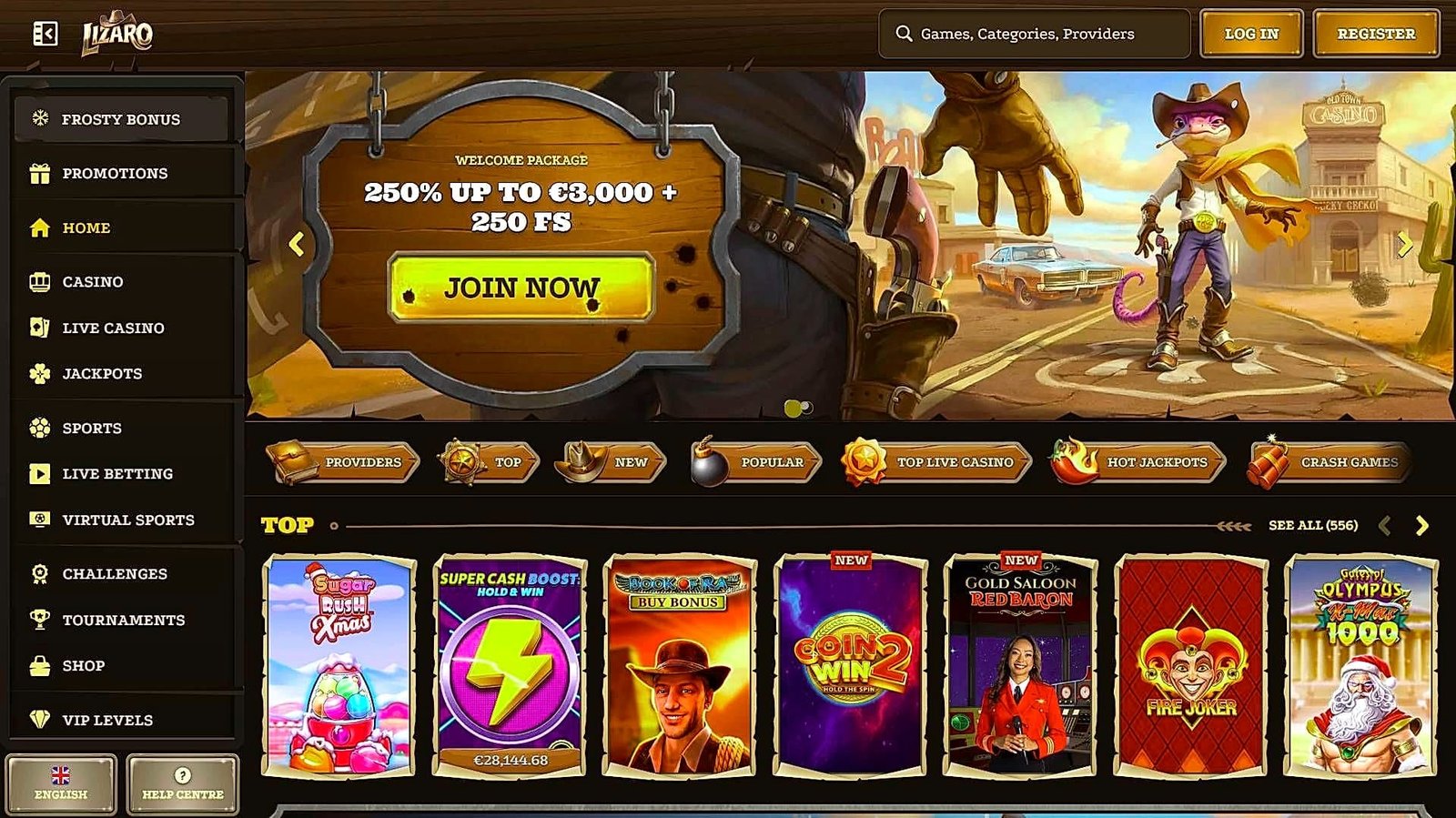
Task: Open the English language selector
Action: [59, 783]
